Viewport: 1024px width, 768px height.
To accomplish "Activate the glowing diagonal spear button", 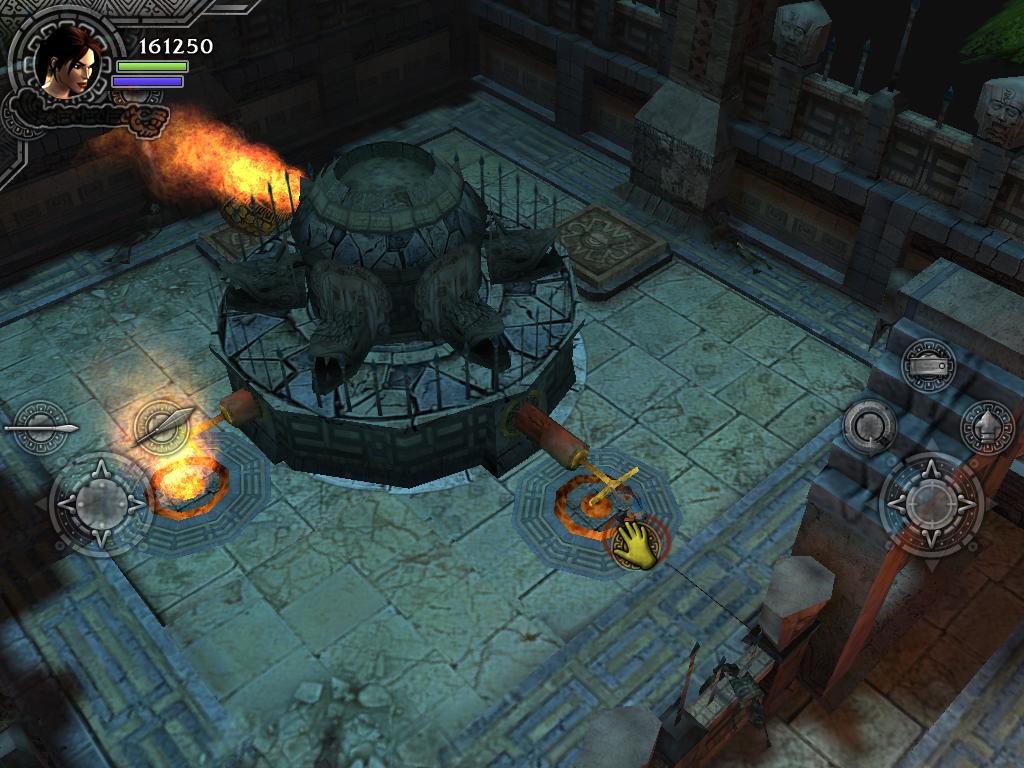I will click(162, 427).
